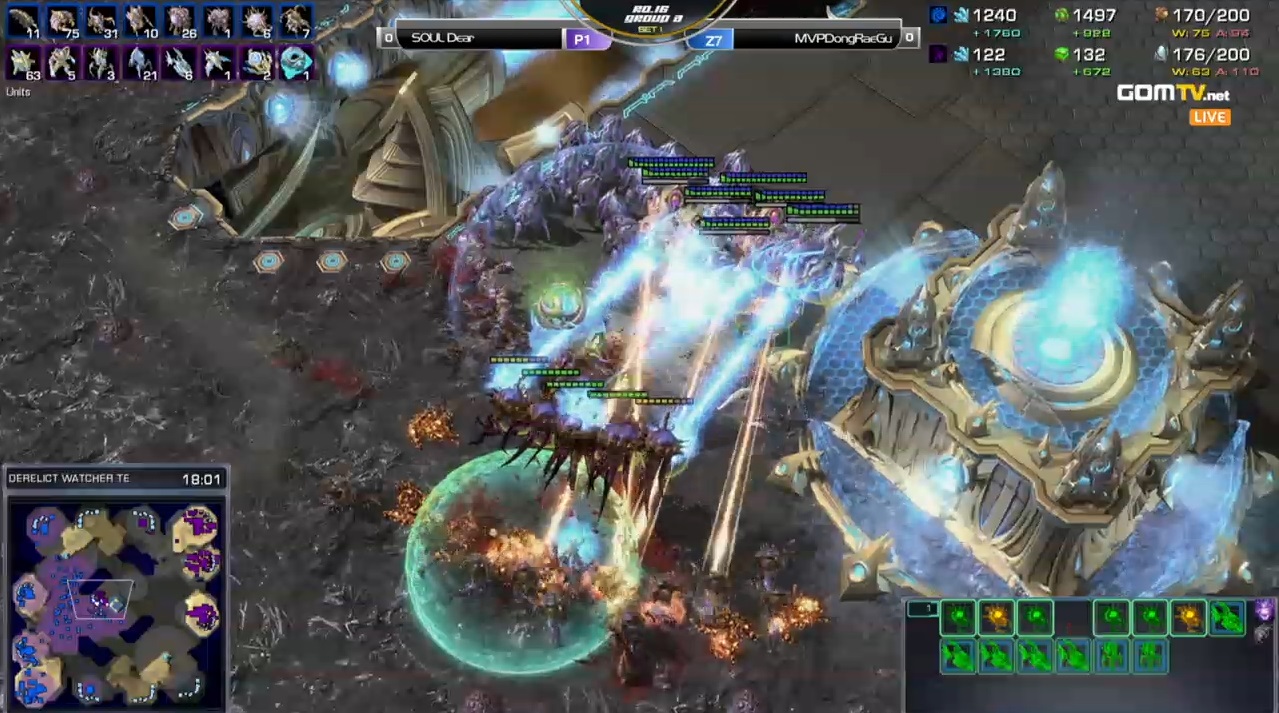Click the orange LIVE badge
The height and width of the screenshot is (713, 1279).
click(x=1209, y=117)
